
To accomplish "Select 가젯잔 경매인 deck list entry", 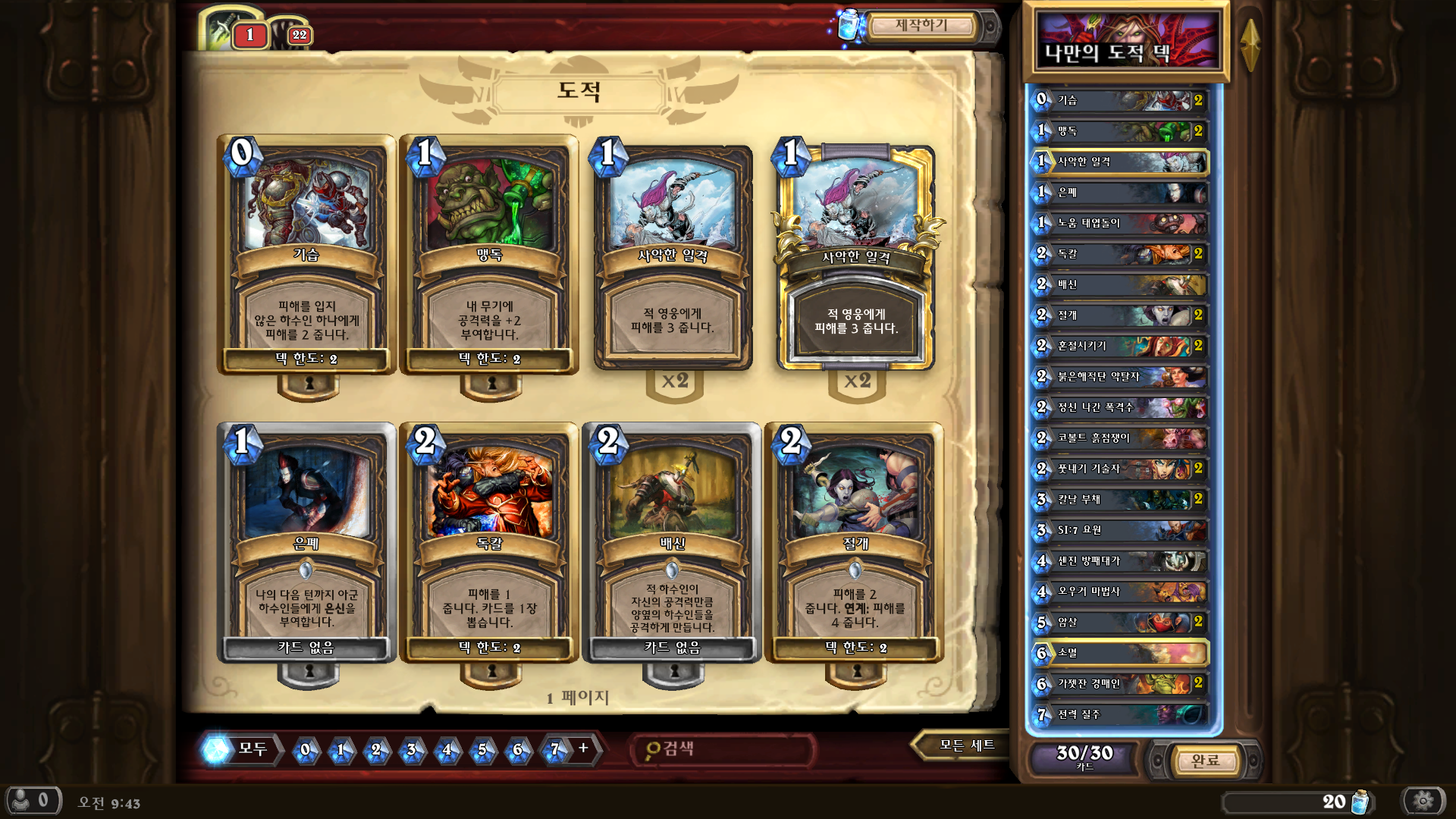I will (x=1120, y=684).
